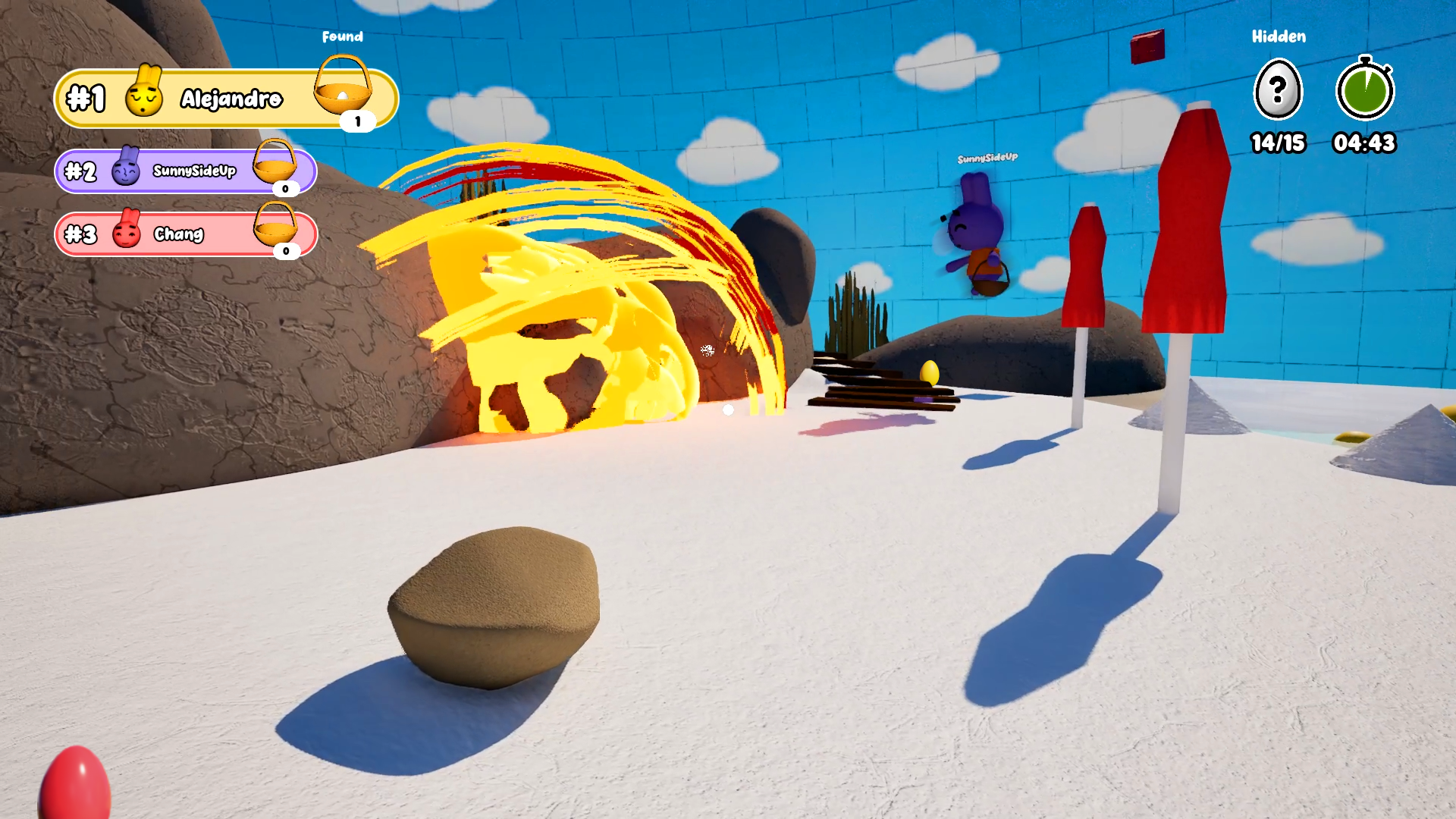
Task: Expand SunnySideUp's score row
Action: (x=187, y=171)
